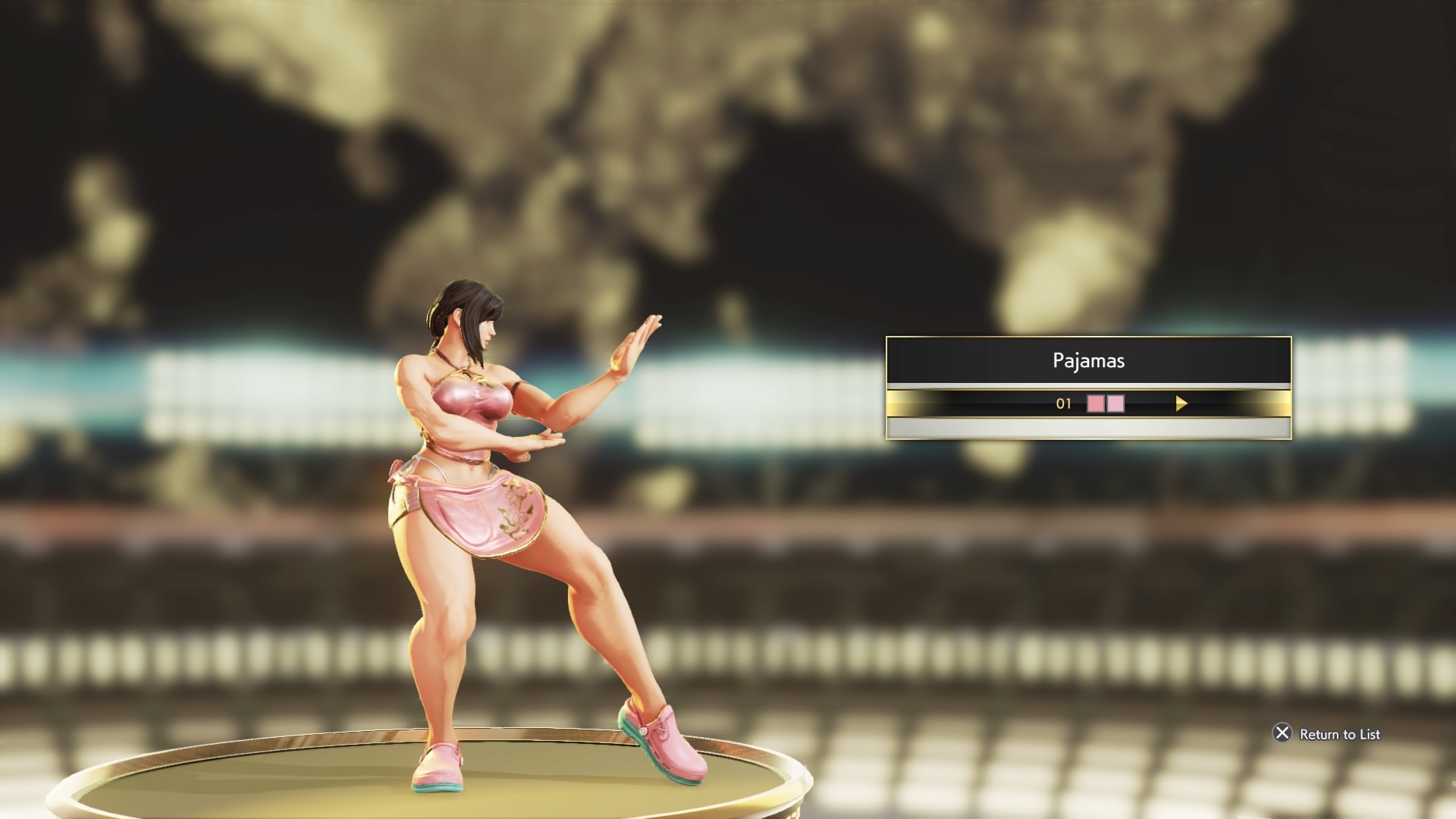Click the yellow next-color arrow

[1181, 403]
